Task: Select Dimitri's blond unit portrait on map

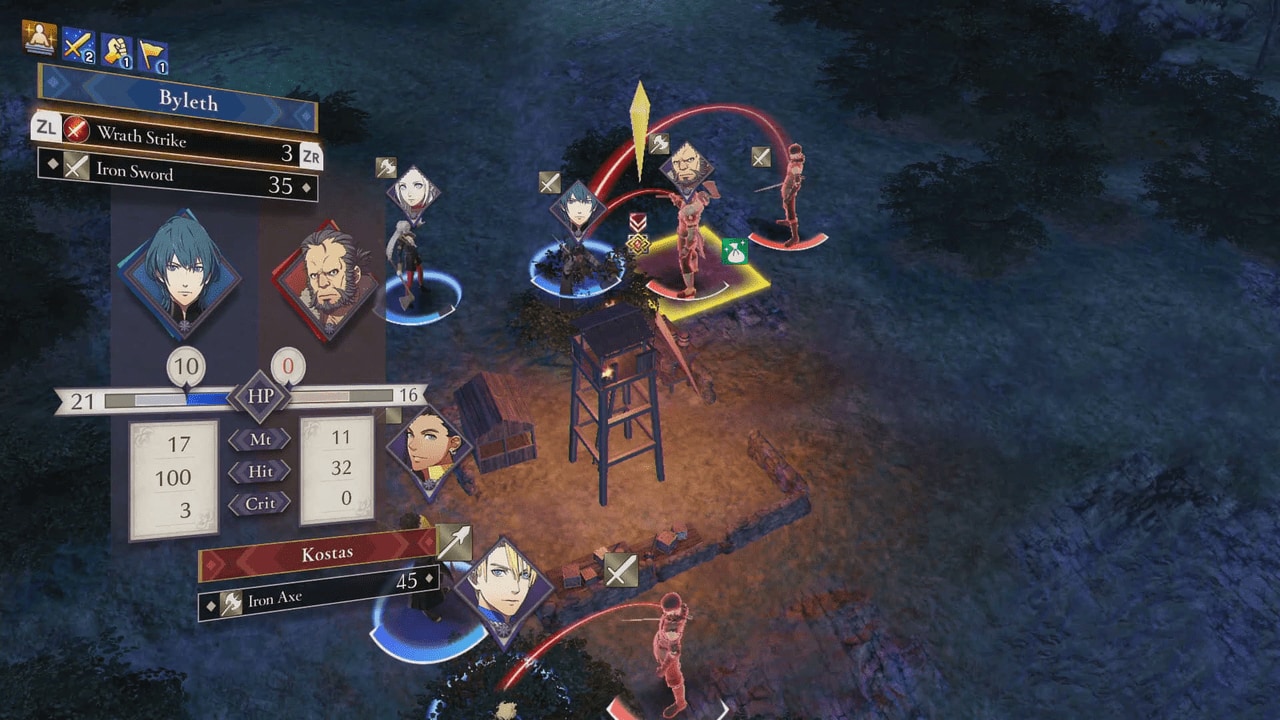Action: point(502,590)
